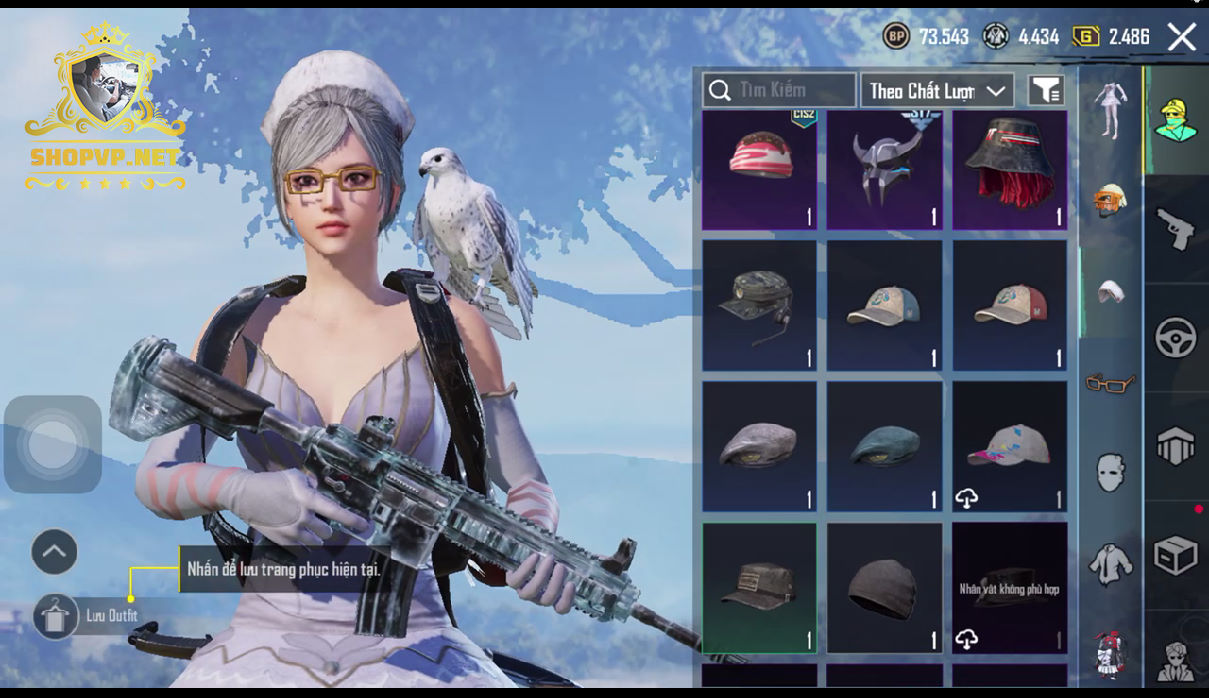Screen dimensions: 1209x698
Task: Open the item filter button
Action: click(1045, 91)
